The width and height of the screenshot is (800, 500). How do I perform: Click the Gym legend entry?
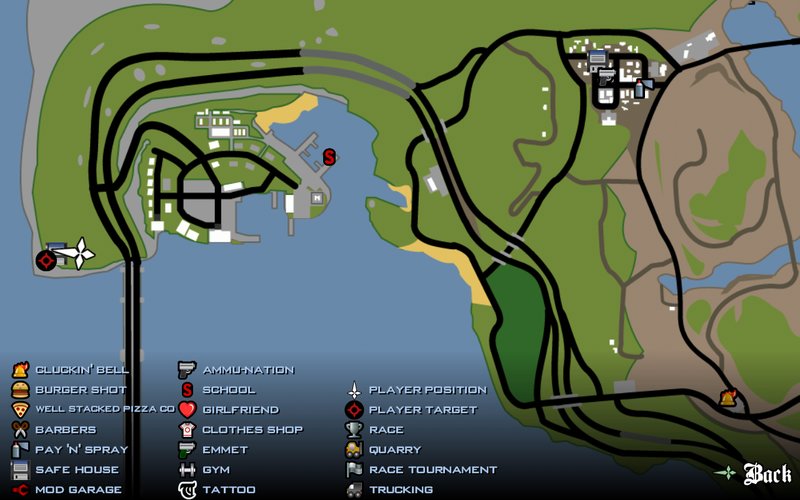tap(216, 470)
